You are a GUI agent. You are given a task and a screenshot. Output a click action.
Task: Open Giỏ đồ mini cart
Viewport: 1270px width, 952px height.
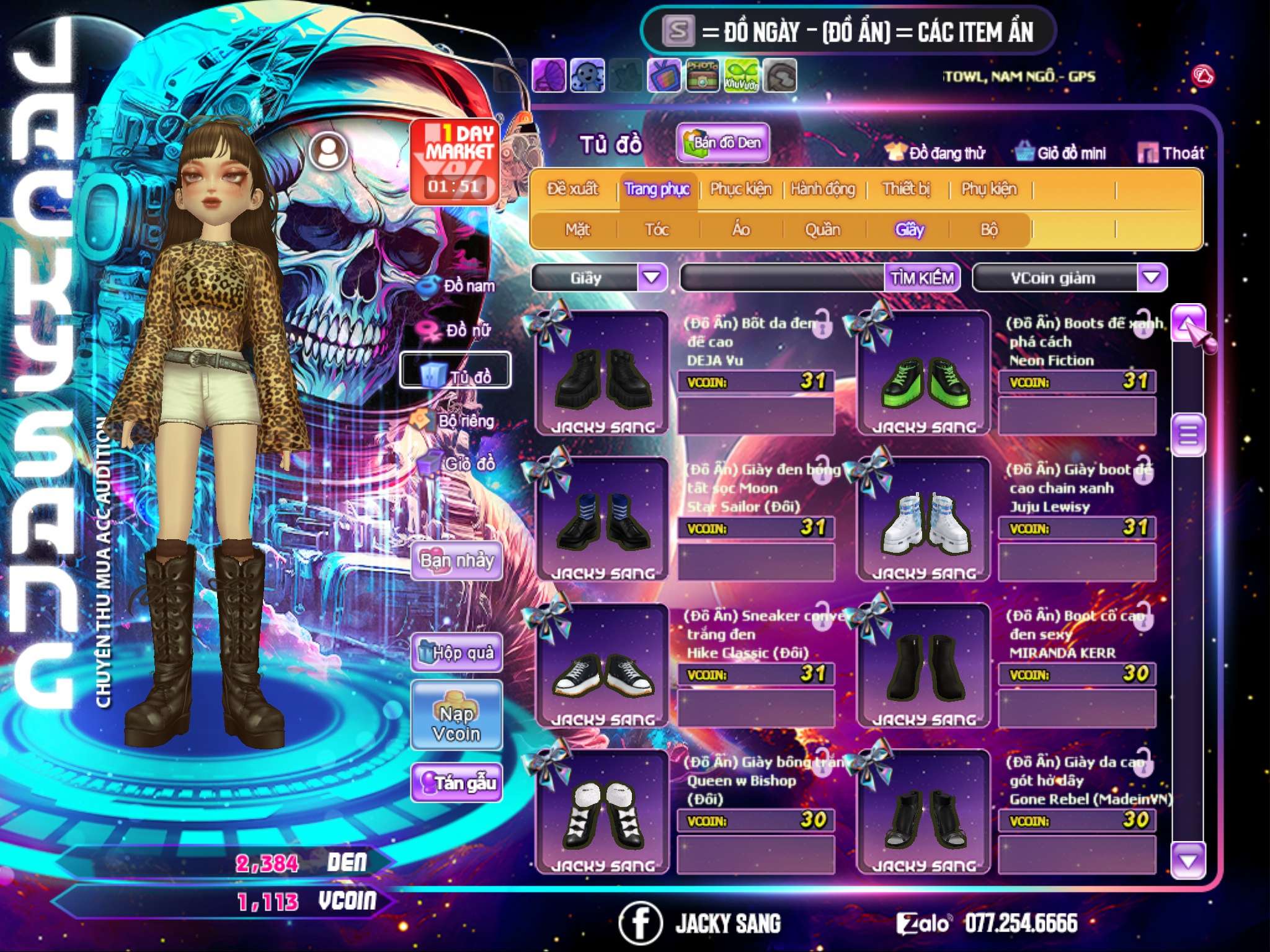point(1061,153)
